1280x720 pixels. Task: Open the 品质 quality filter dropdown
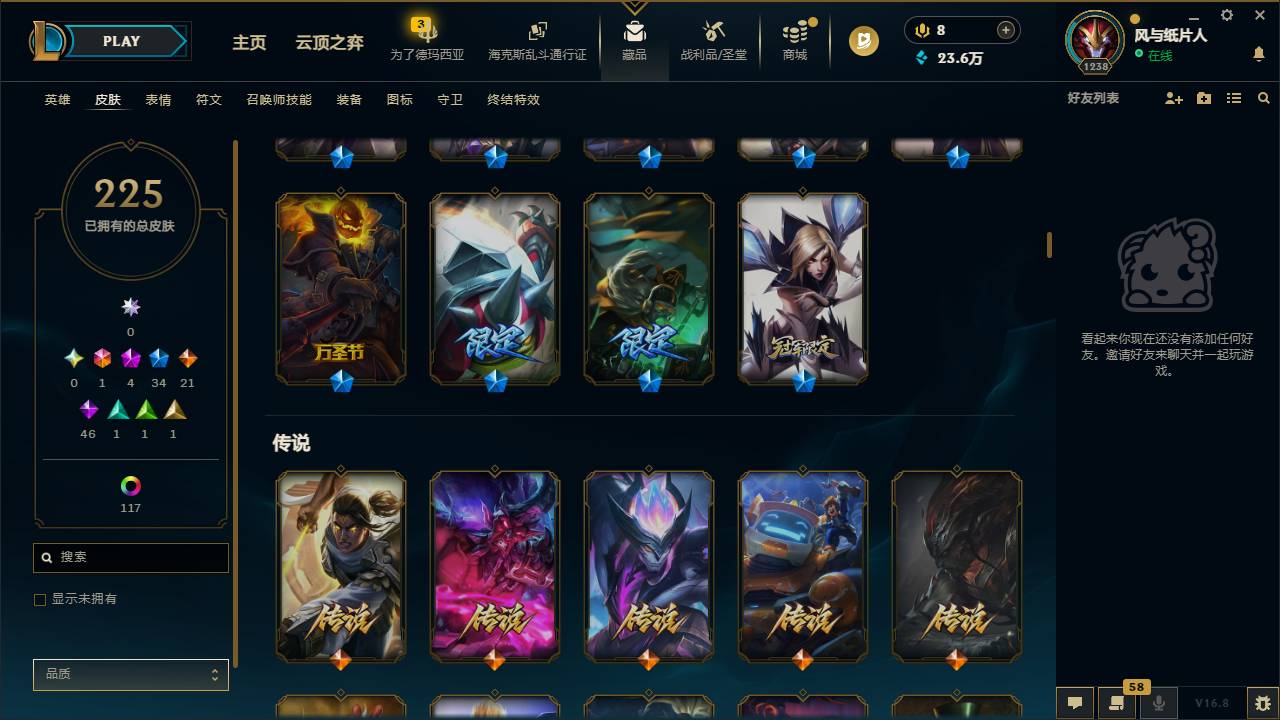click(x=130, y=674)
